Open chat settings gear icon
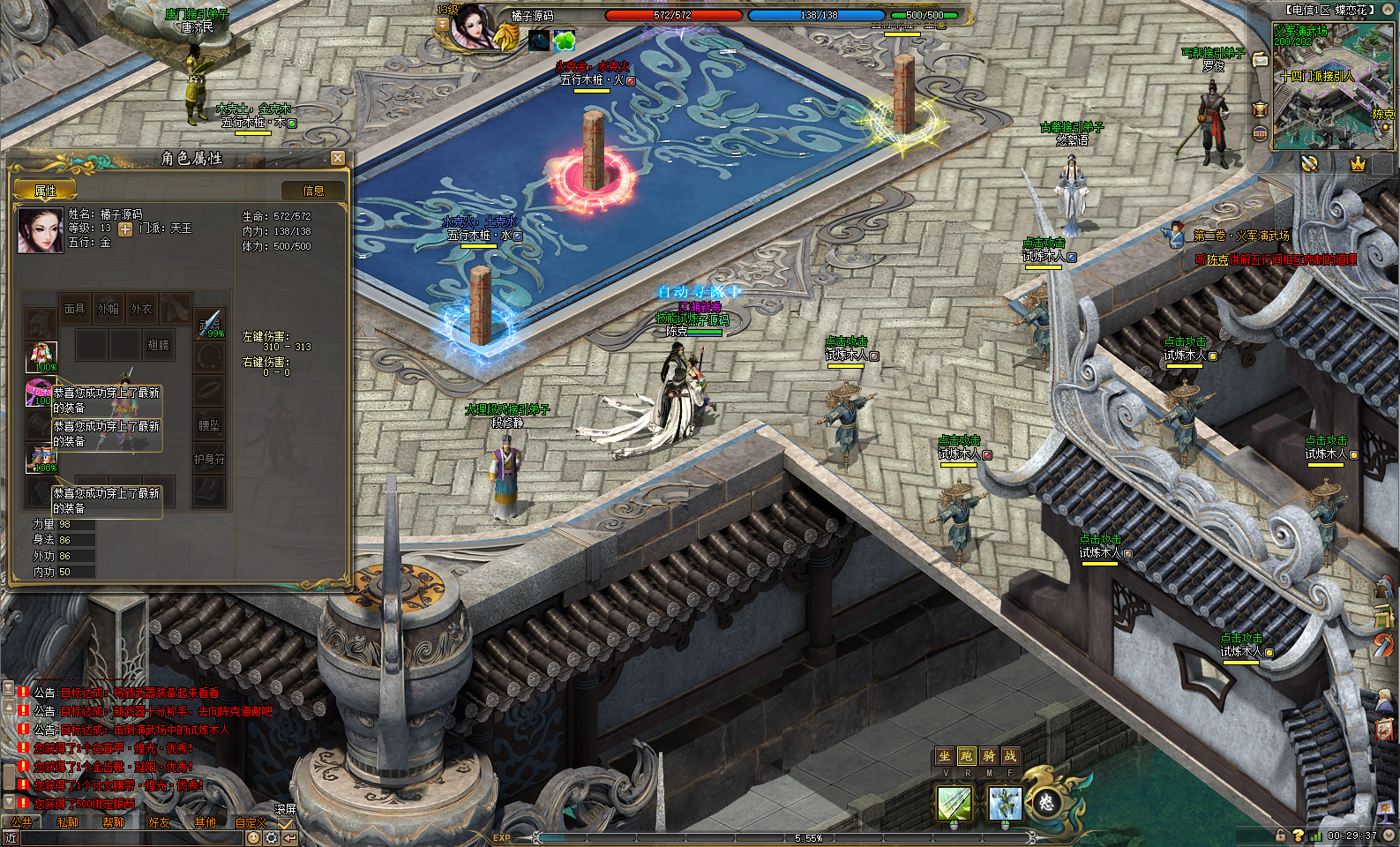The width and height of the screenshot is (1400, 847). [x=272, y=837]
